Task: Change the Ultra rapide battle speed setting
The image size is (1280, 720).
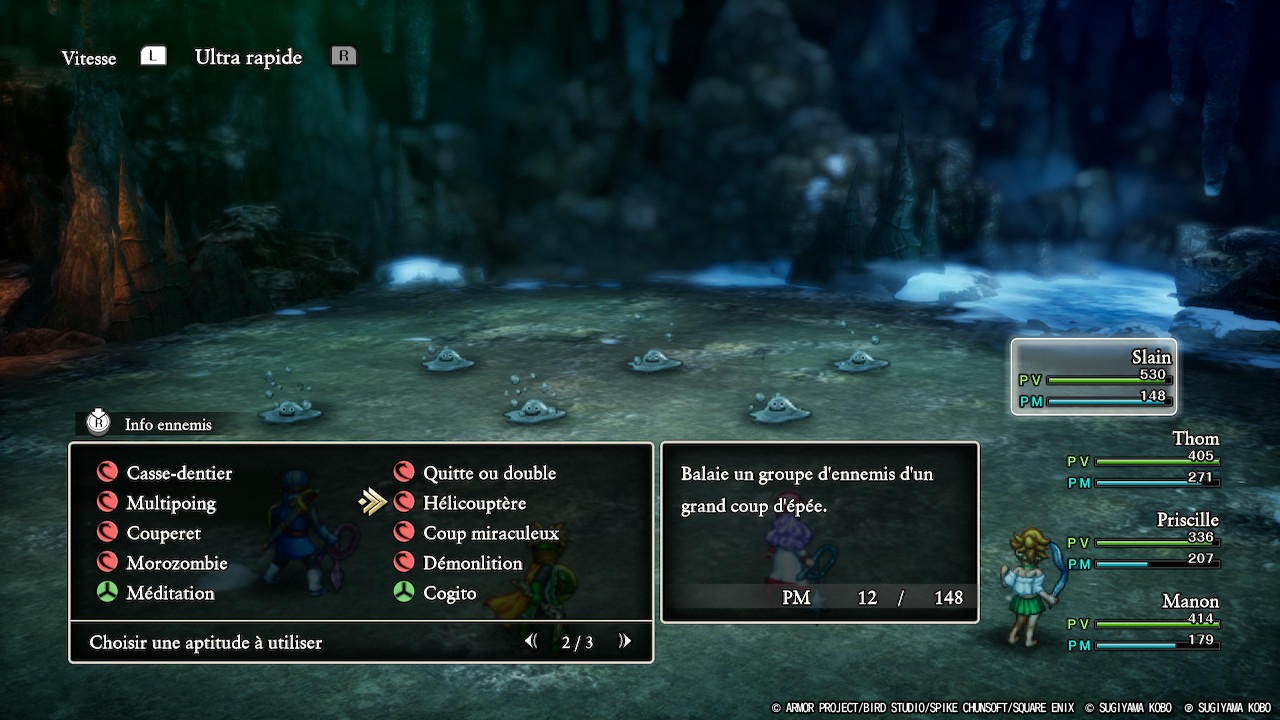Action: (x=248, y=57)
